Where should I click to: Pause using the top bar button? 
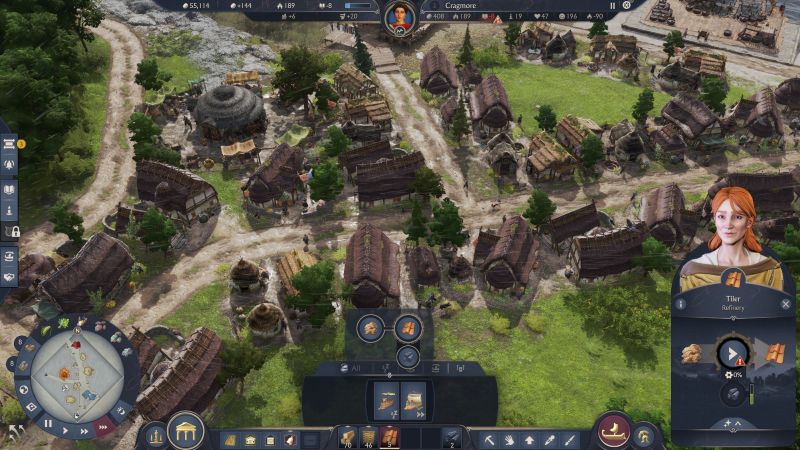[613, 6]
